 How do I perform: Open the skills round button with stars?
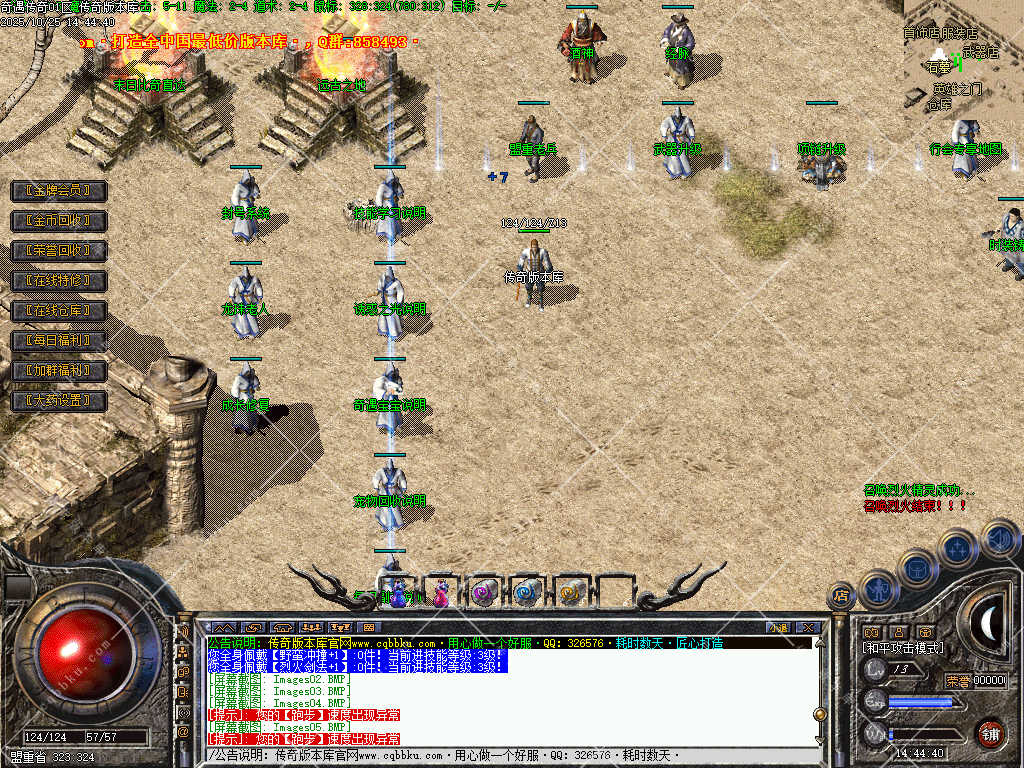pos(957,548)
